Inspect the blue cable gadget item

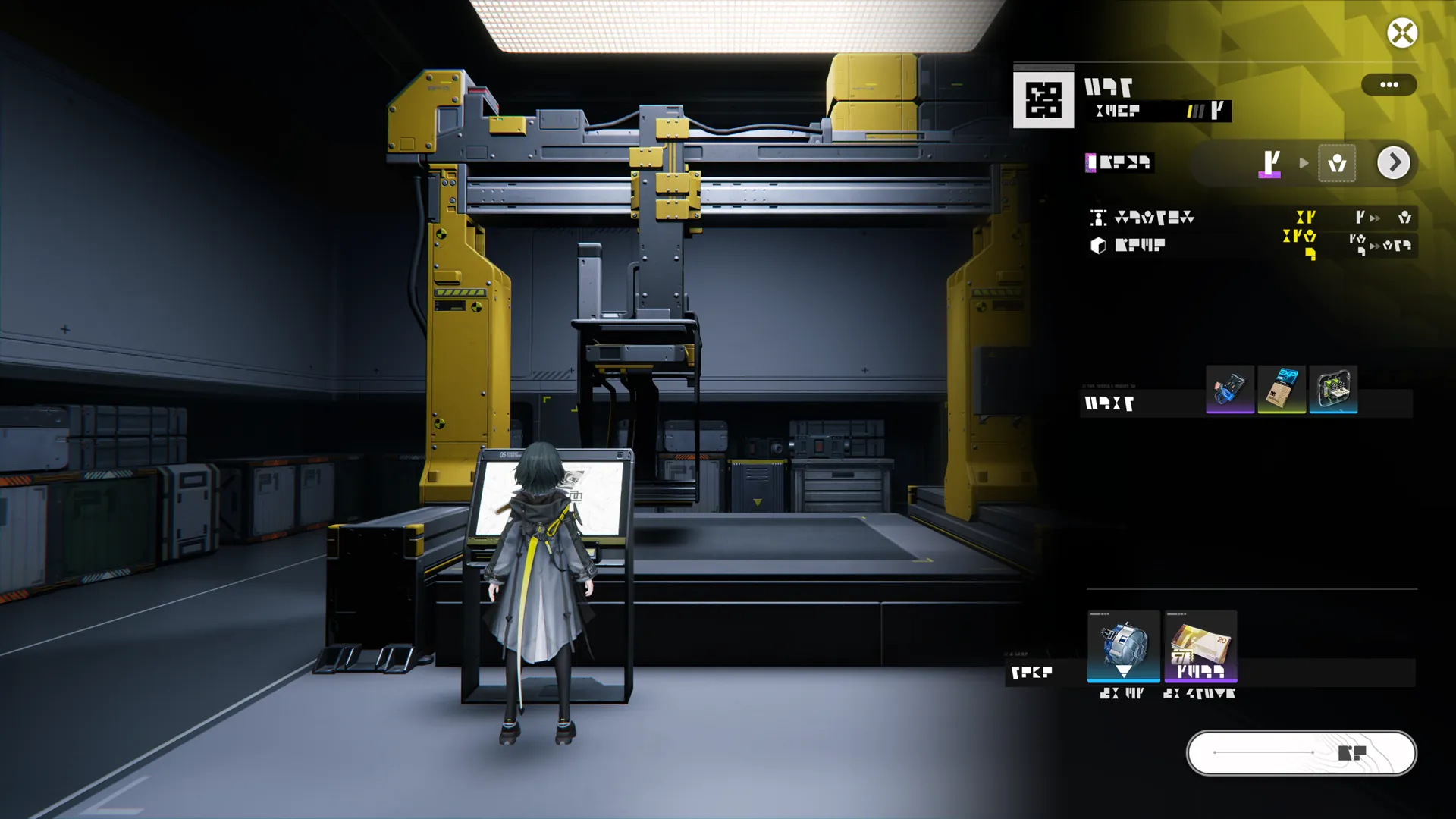coord(1229,390)
